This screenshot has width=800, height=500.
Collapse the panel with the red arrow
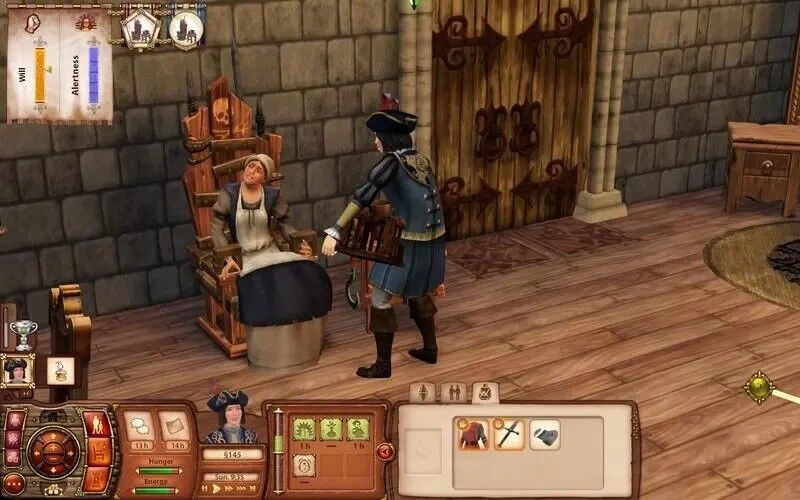[384, 452]
